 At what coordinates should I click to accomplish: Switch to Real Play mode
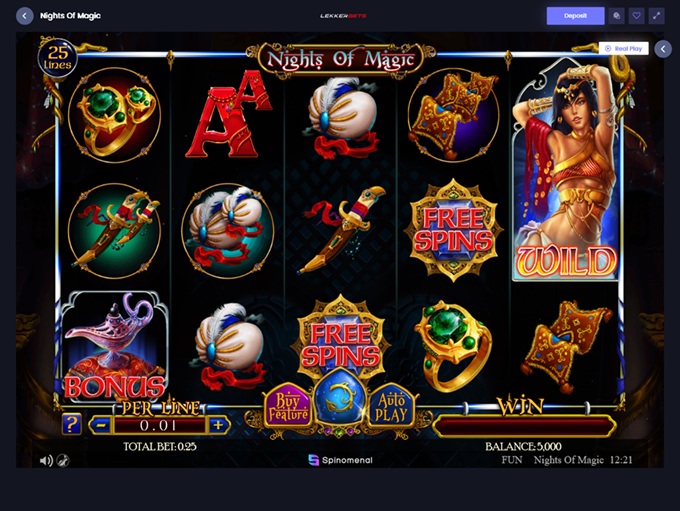pyautogui.click(x=624, y=48)
